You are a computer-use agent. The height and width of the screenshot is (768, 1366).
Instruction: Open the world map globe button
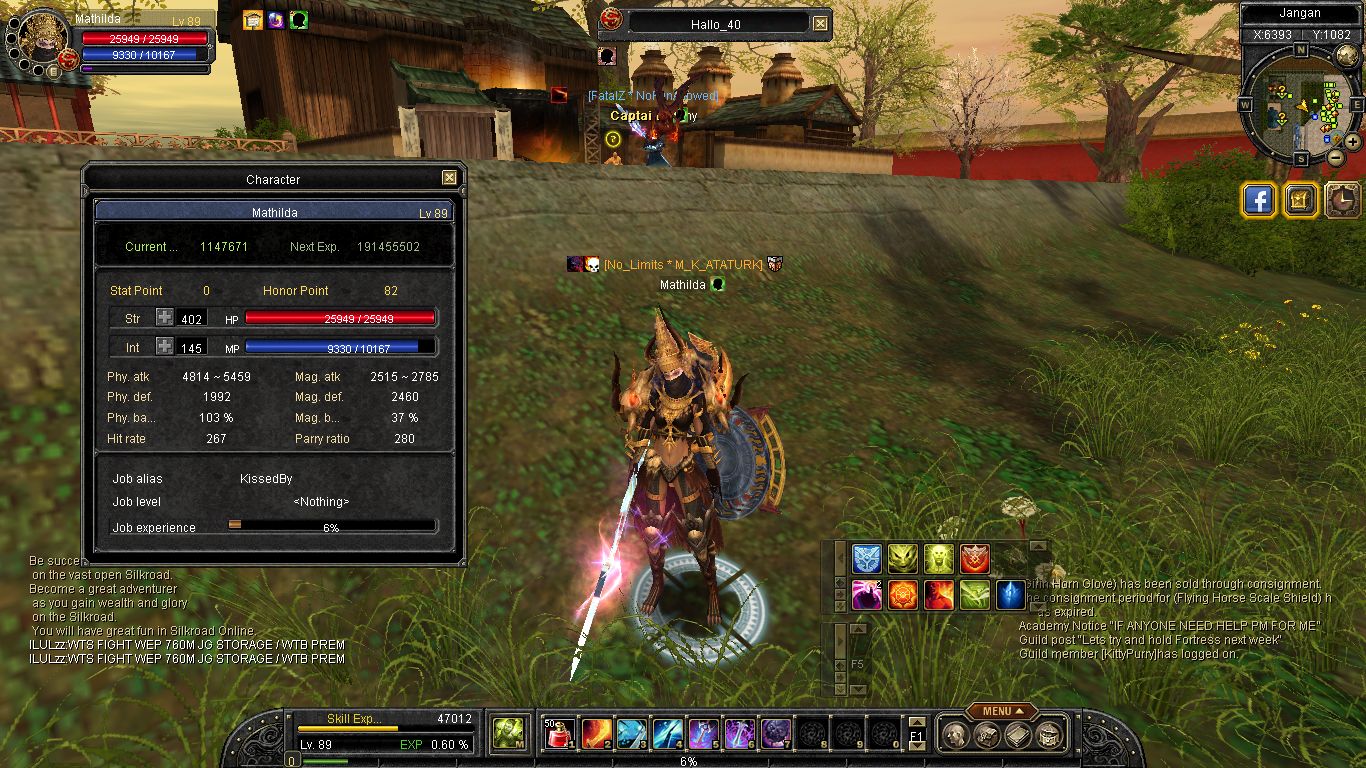pyautogui.click(x=1347, y=56)
